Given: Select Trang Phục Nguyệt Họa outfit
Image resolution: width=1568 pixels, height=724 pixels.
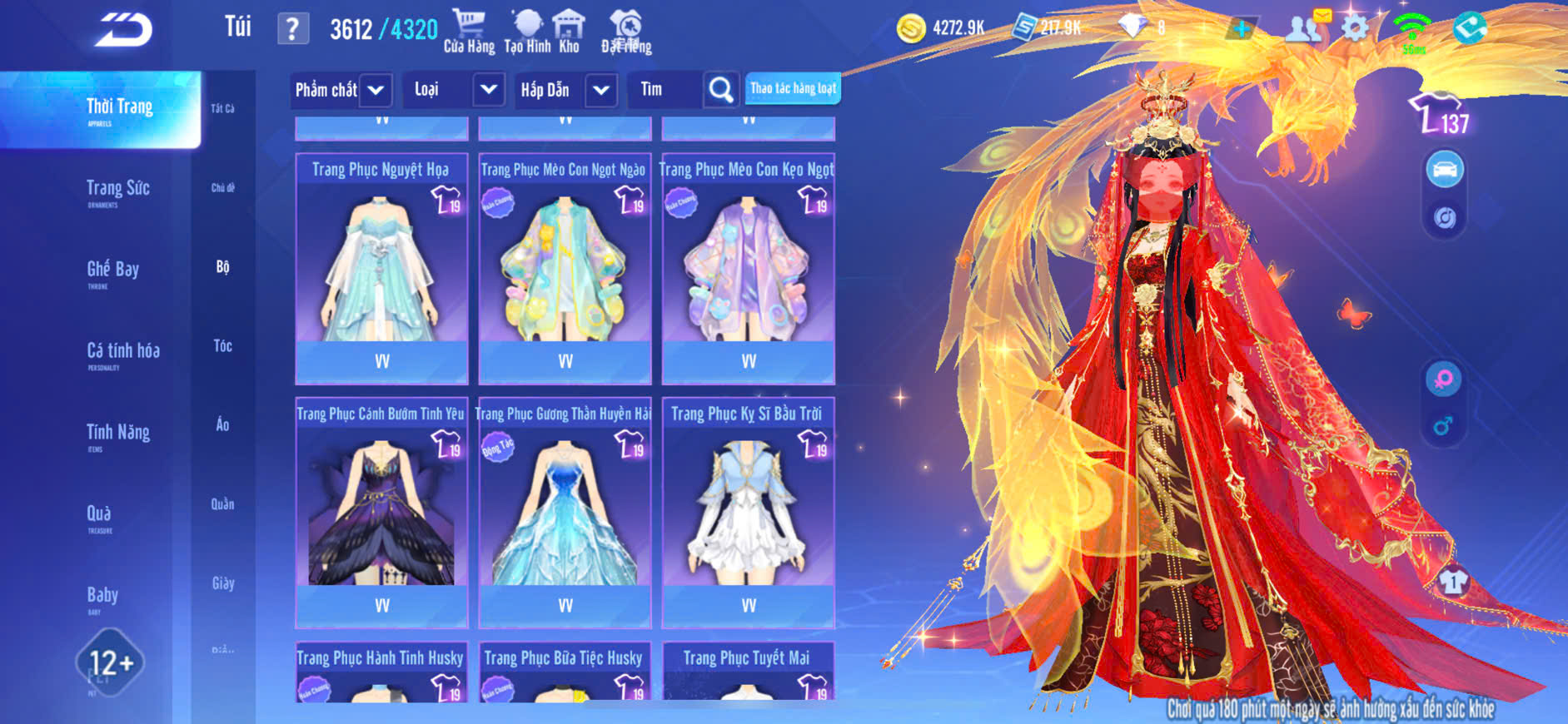Looking at the screenshot, I should pos(381,266).
